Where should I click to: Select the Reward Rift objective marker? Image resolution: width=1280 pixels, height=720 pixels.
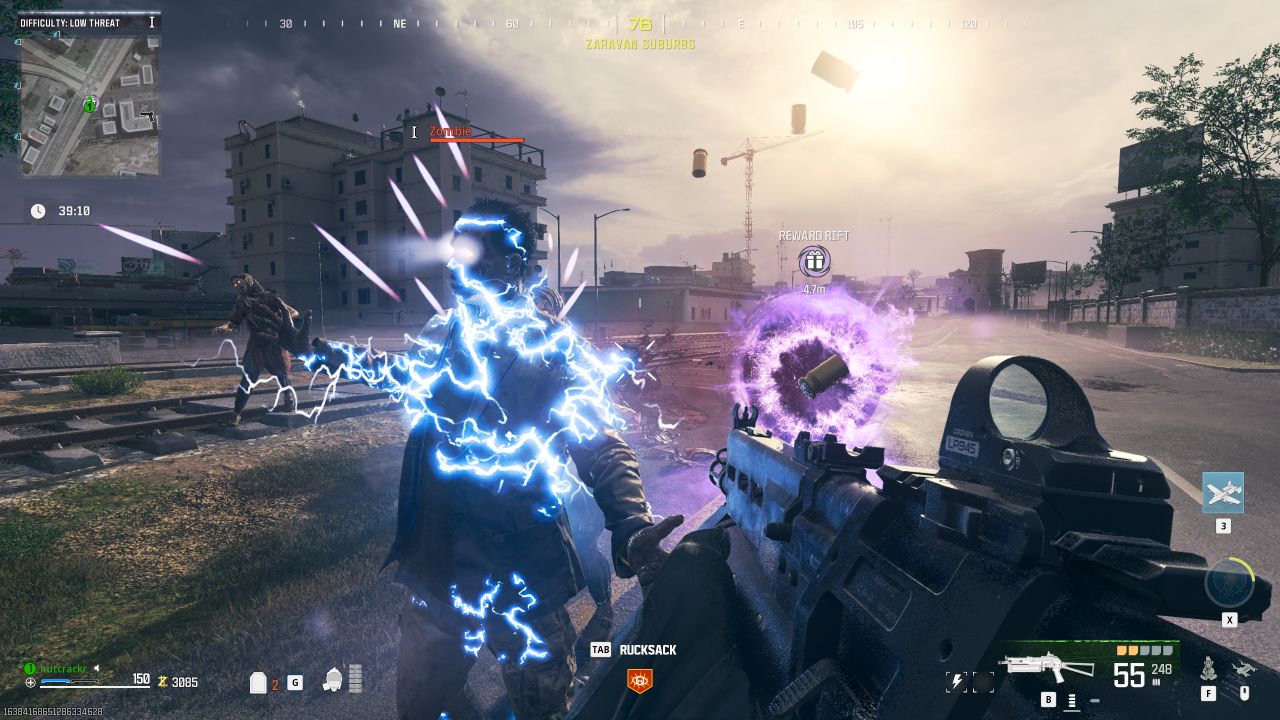pos(814,262)
